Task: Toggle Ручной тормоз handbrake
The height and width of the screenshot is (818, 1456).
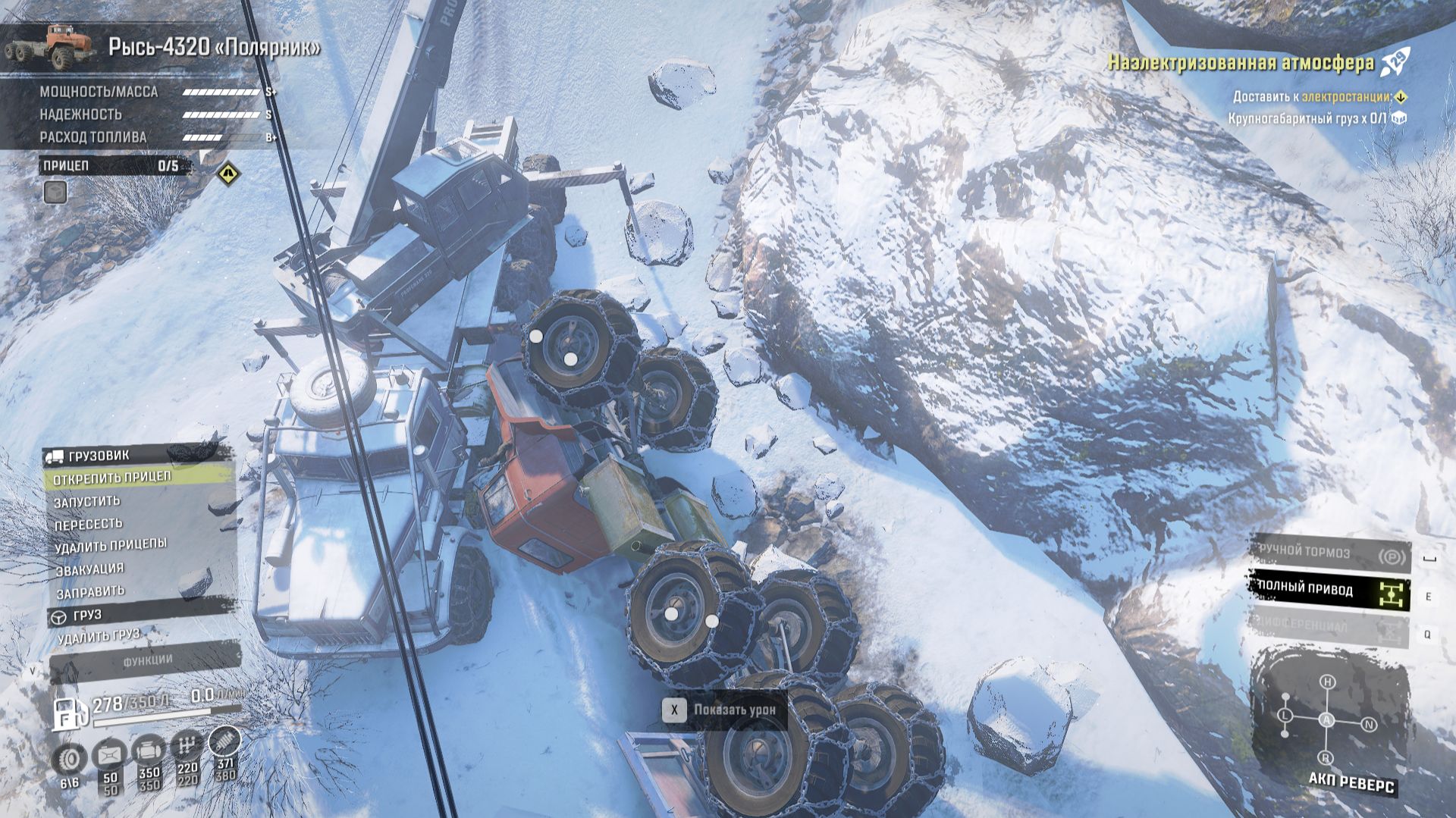Action: pos(1330,553)
